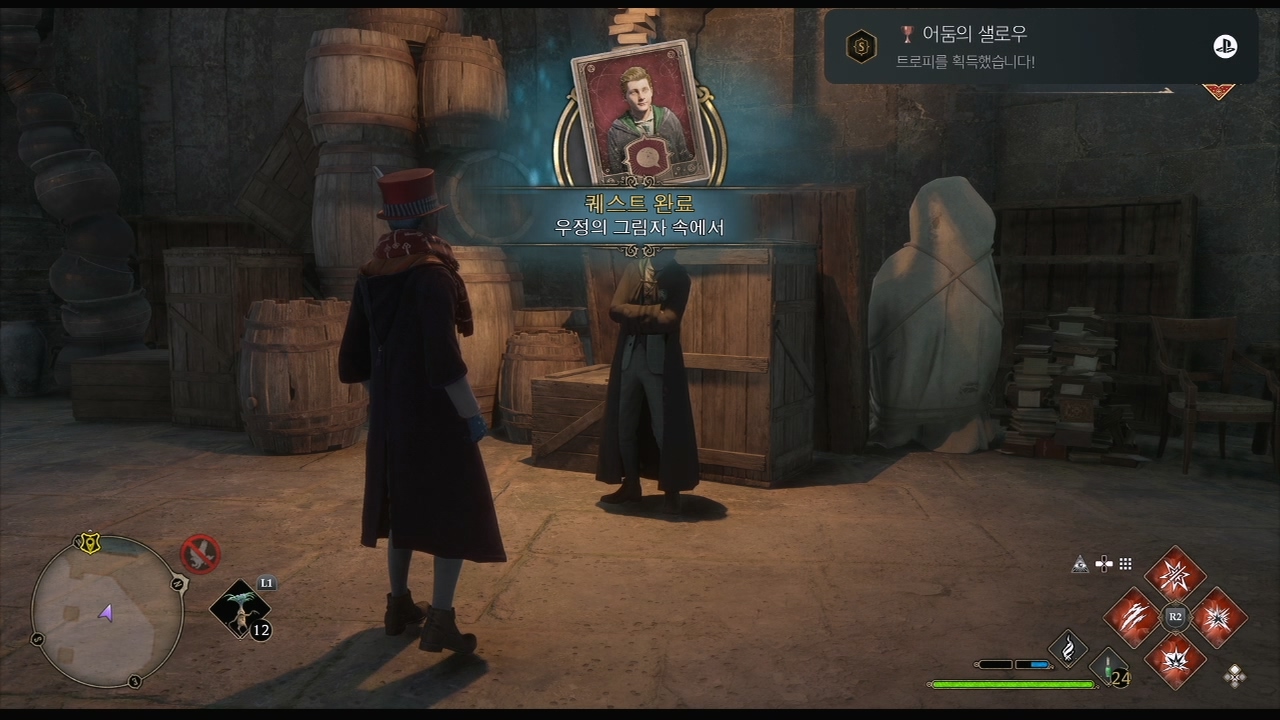Click the spell set selector diamonds
Image resolution: width=1280 pixels, height=720 pixels.
pyautogui.click(x=1235, y=676)
